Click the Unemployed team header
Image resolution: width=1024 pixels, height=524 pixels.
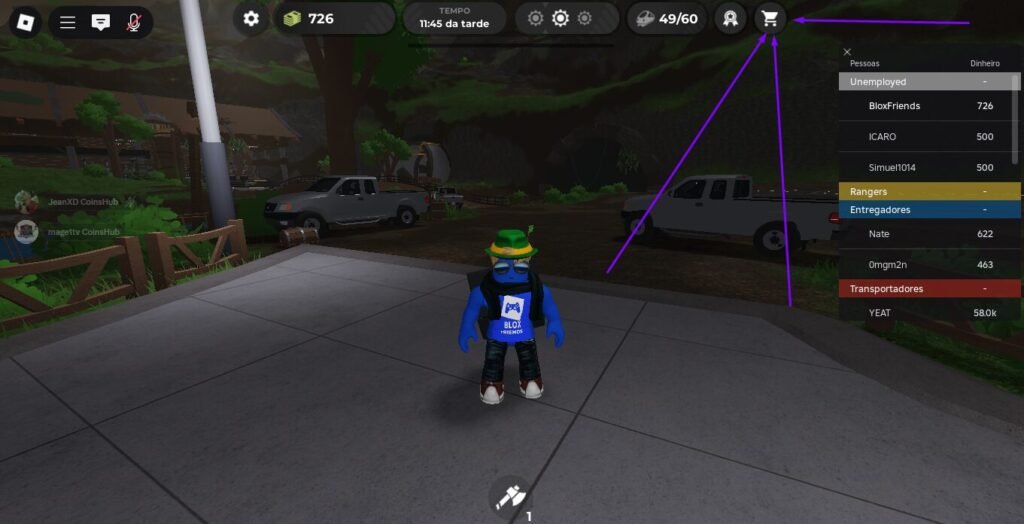[929, 82]
